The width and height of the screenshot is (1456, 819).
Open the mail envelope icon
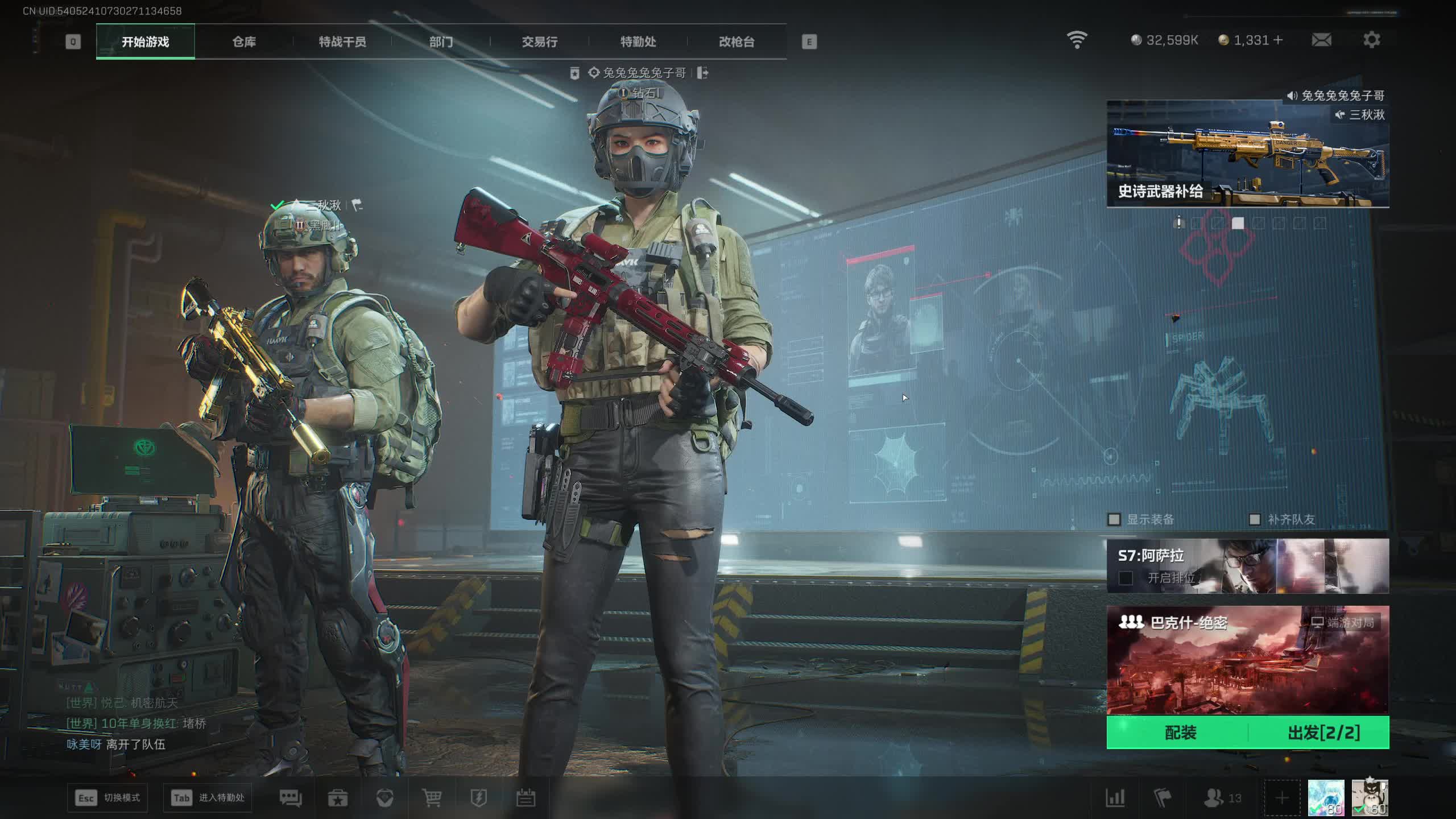1321,40
